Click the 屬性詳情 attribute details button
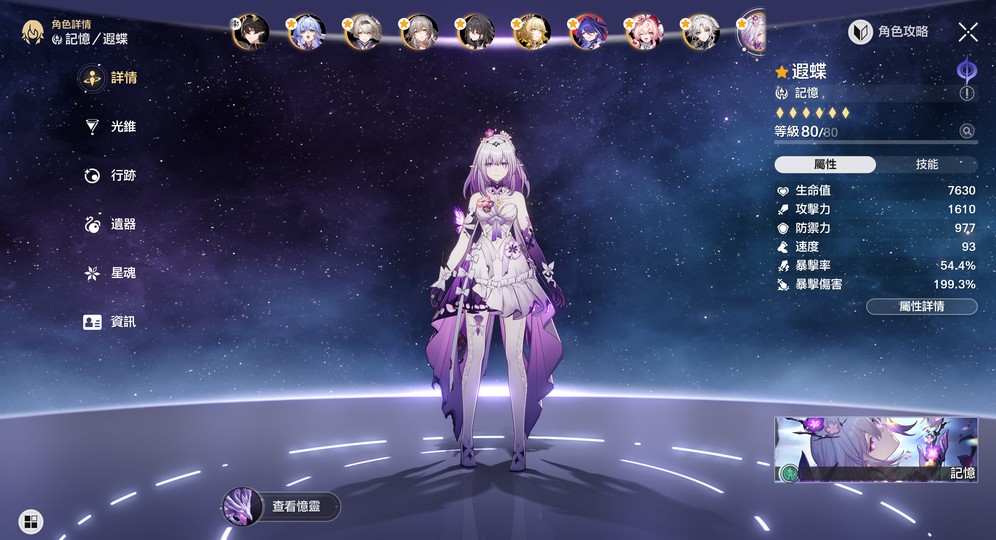 [x=921, y=306]
